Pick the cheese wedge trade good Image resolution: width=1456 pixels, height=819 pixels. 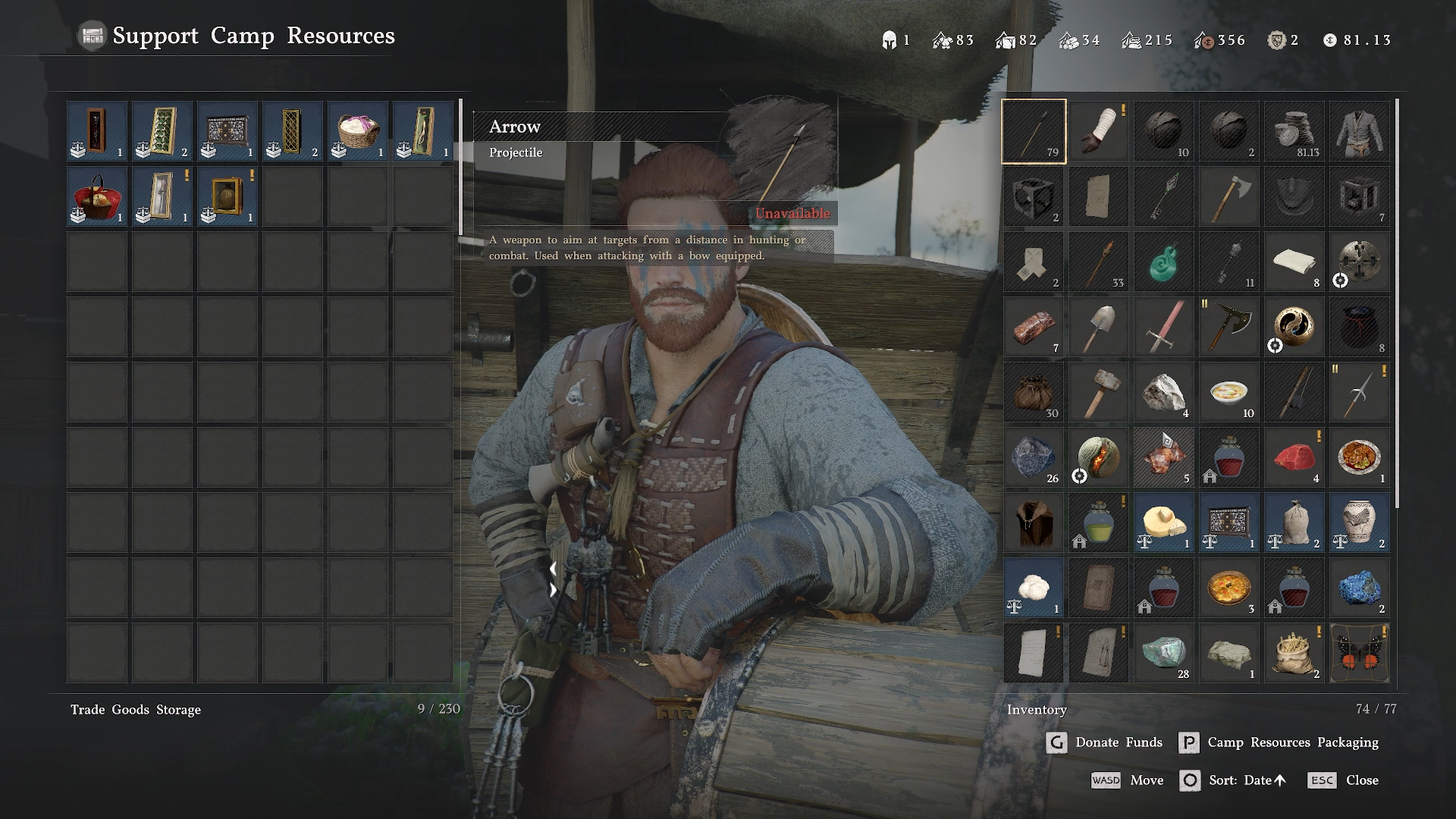point(1164,522)
